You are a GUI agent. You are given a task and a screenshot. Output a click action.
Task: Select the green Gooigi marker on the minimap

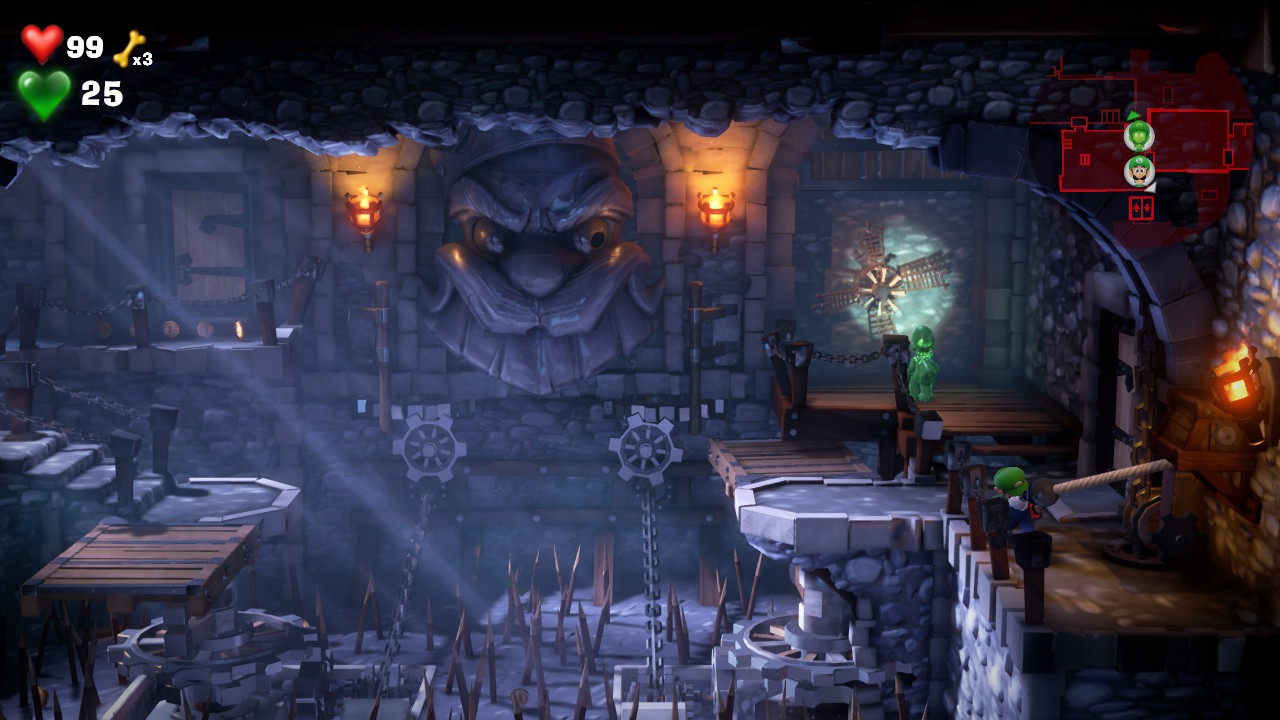pos(1139,135)
